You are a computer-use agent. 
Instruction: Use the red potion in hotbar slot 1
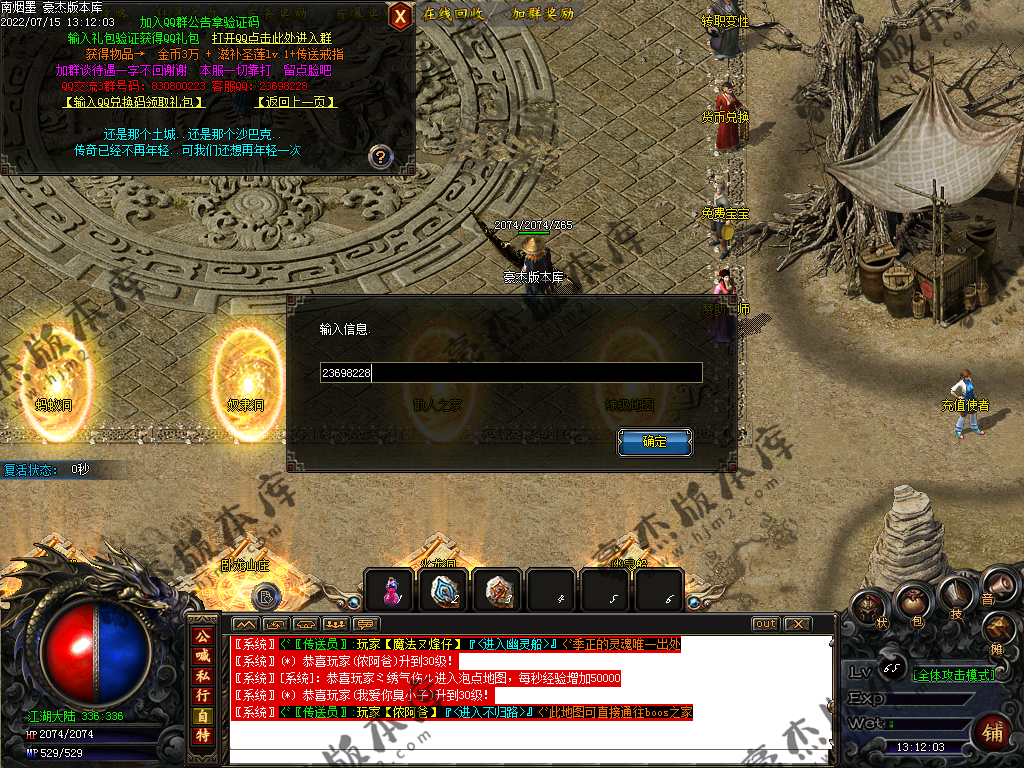click(x=390, y=591)
